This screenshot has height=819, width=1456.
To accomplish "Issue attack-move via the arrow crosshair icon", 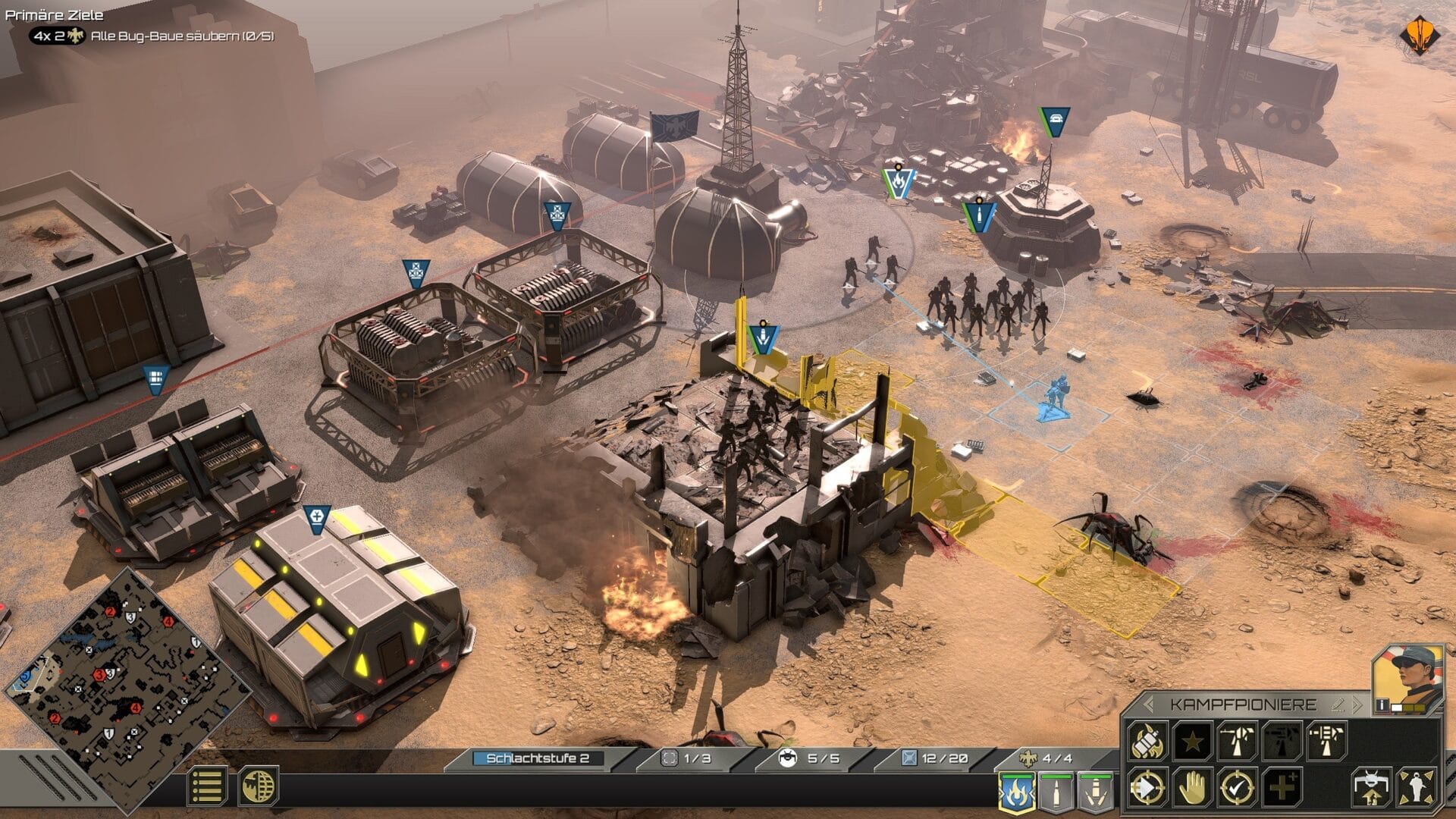I will click(x=1147, y=789).
